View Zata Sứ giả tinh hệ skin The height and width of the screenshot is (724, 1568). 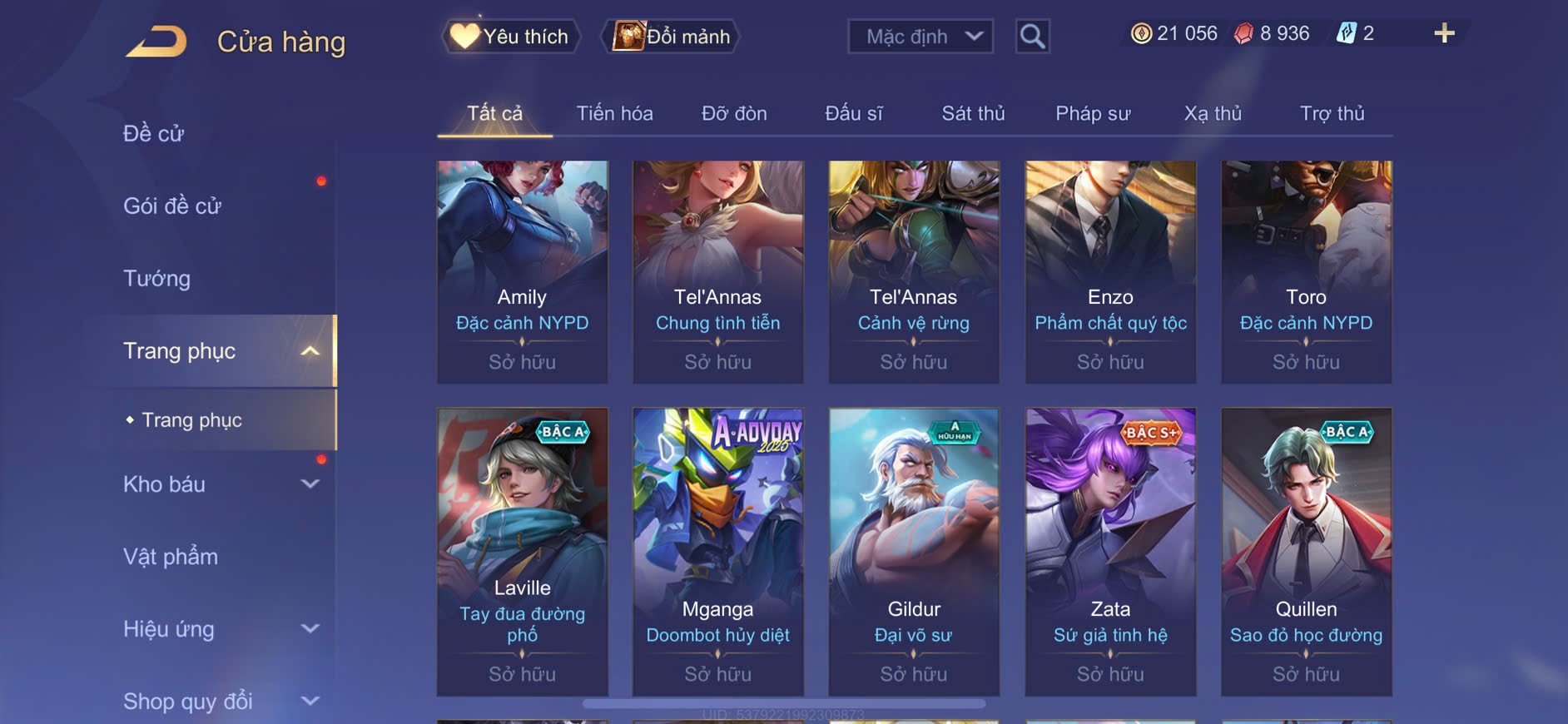[1110, 551]
